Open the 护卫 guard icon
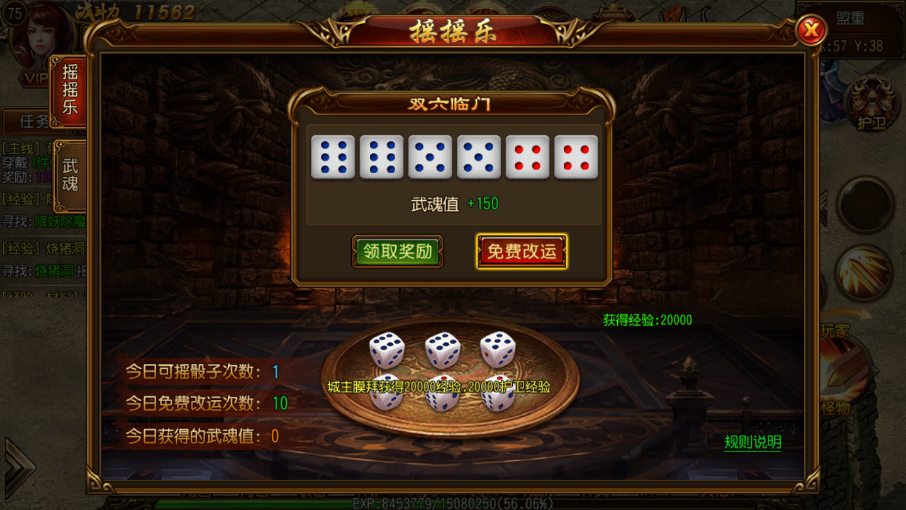Image resolution: width=906 pixels, height=510 pixels. tap(871, 106)
